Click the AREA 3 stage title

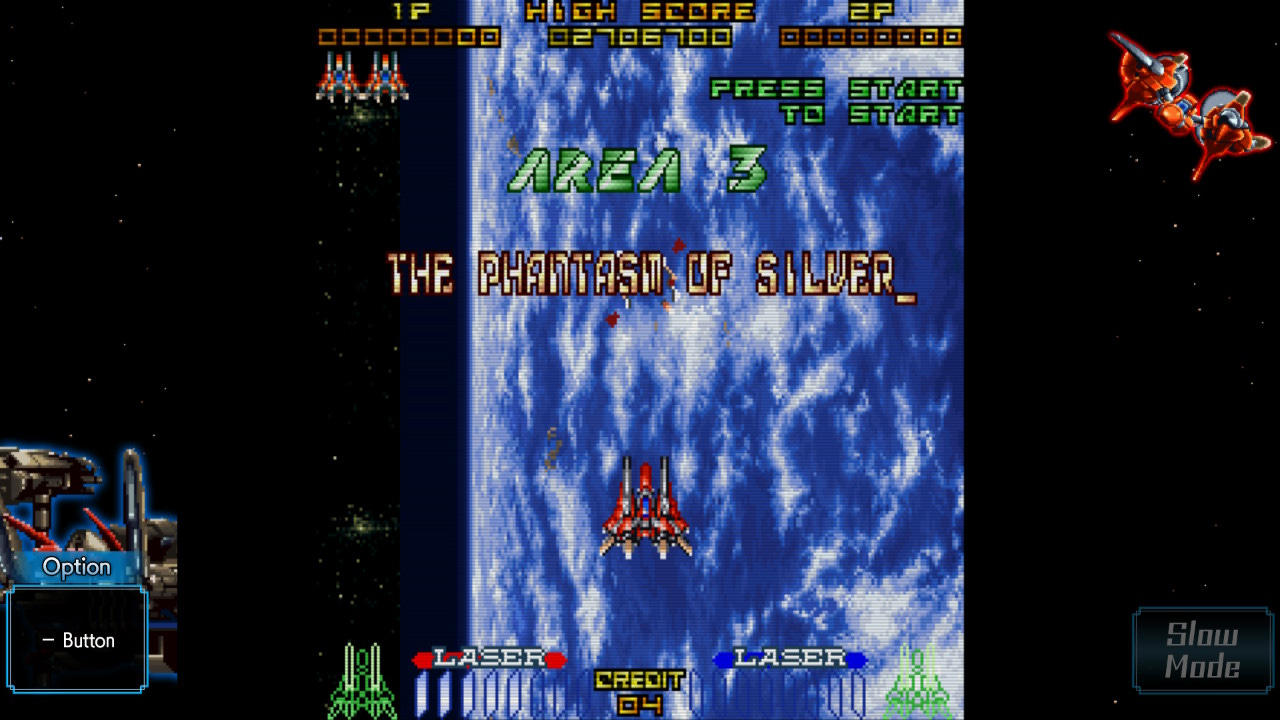point(635,170)
